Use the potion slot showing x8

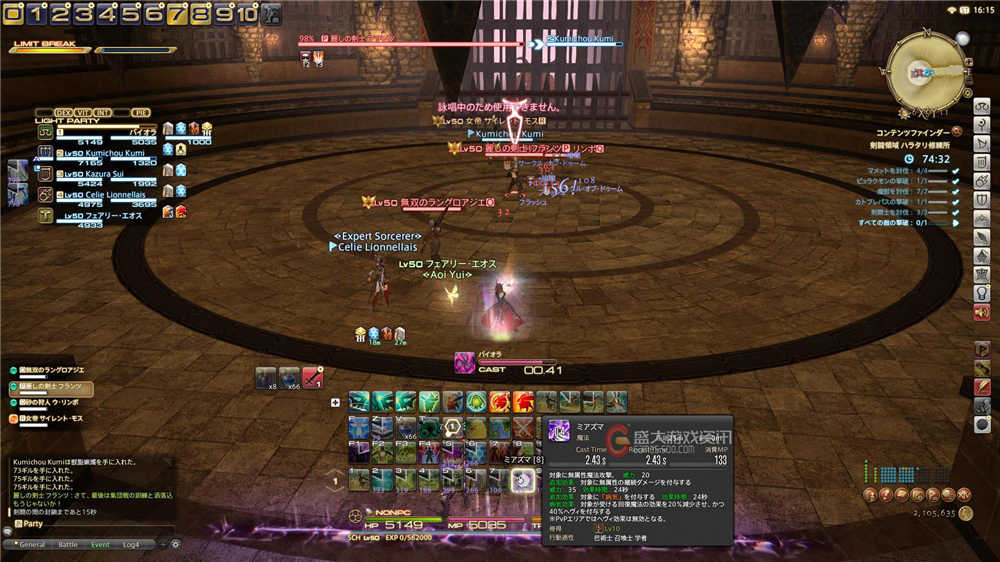coord(266,377)
